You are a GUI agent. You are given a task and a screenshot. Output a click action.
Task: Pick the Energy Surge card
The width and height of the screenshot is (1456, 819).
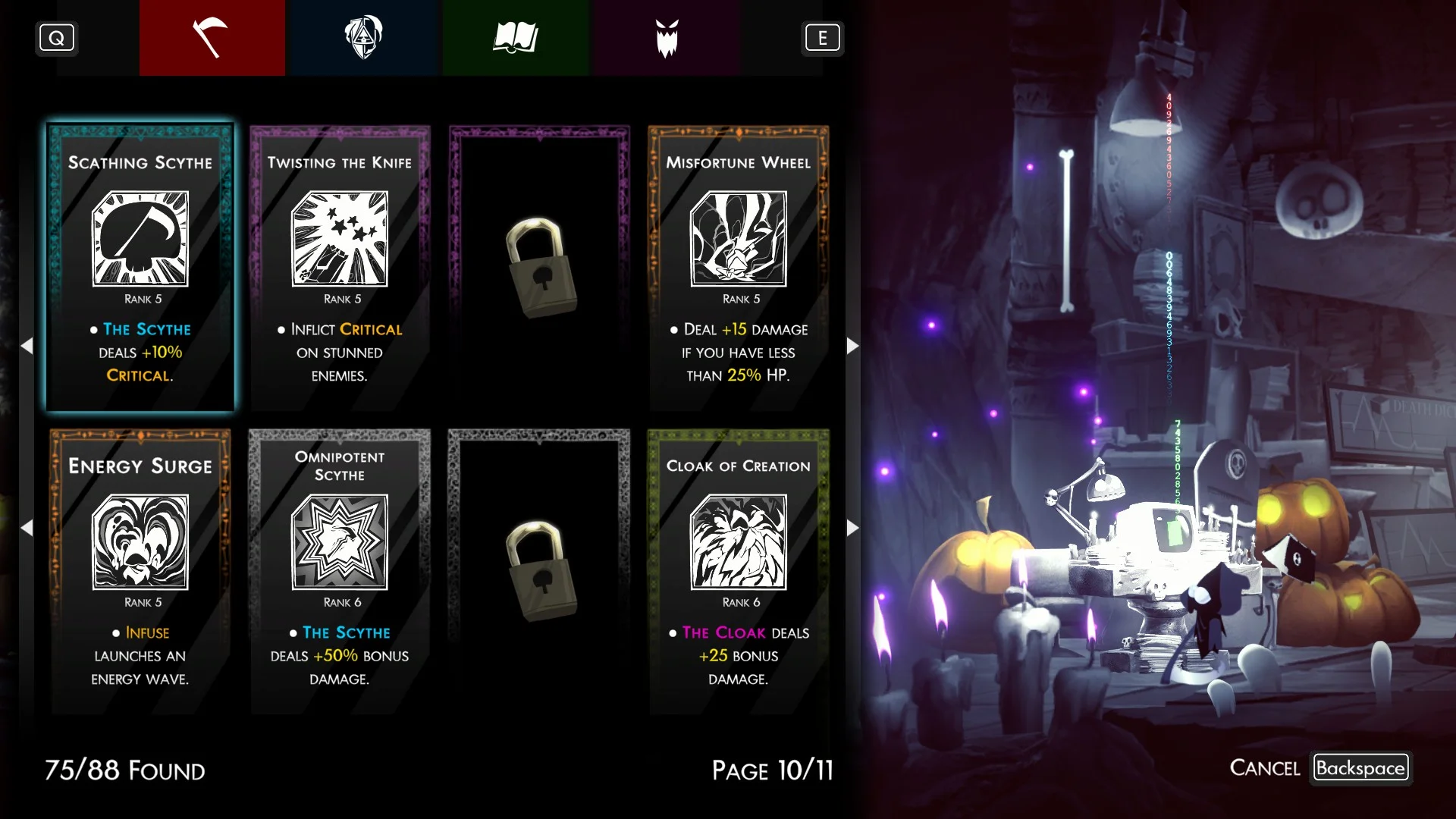pos(140,571)
